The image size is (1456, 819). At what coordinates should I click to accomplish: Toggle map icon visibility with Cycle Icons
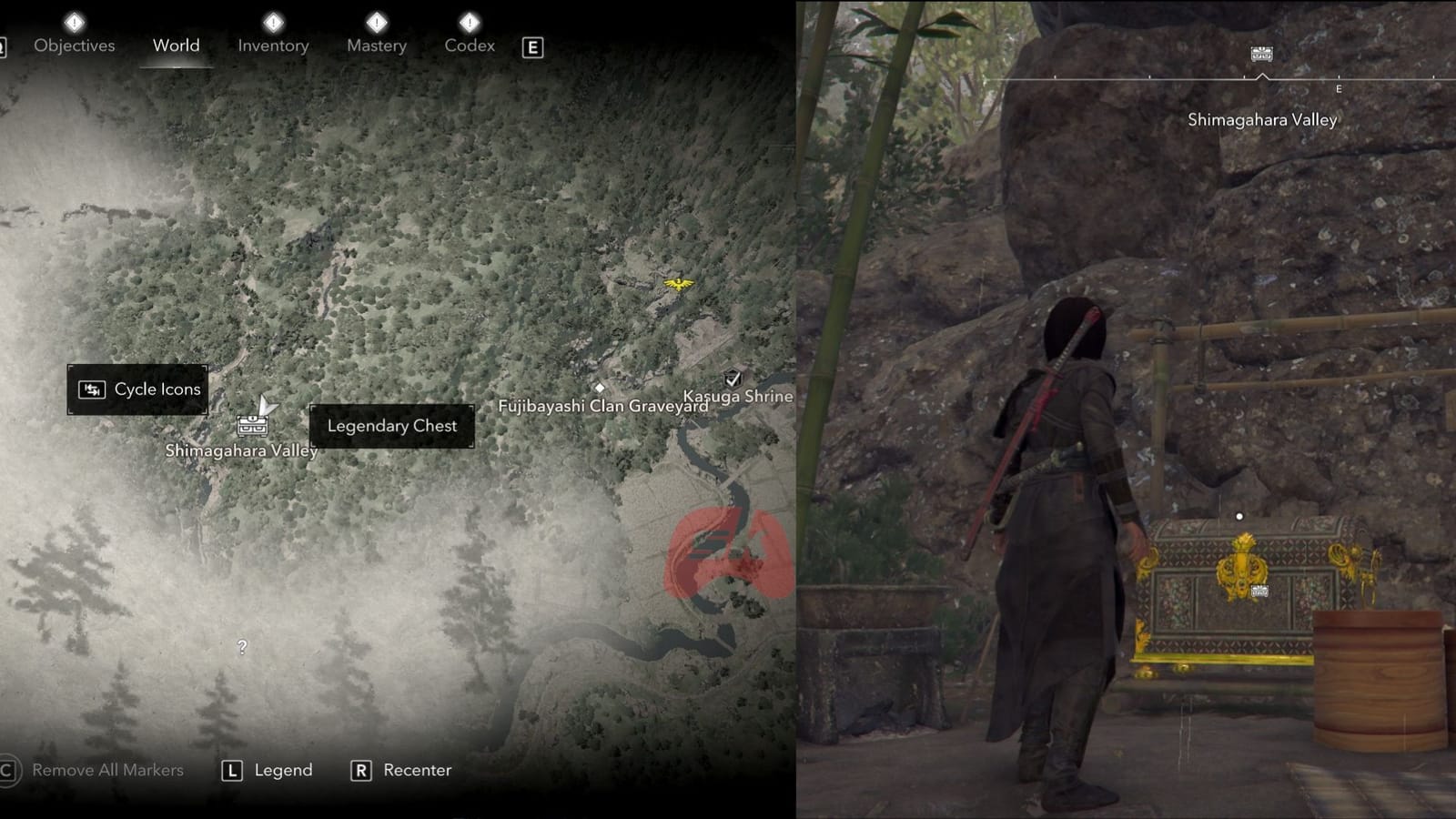[x=137, y=389]
